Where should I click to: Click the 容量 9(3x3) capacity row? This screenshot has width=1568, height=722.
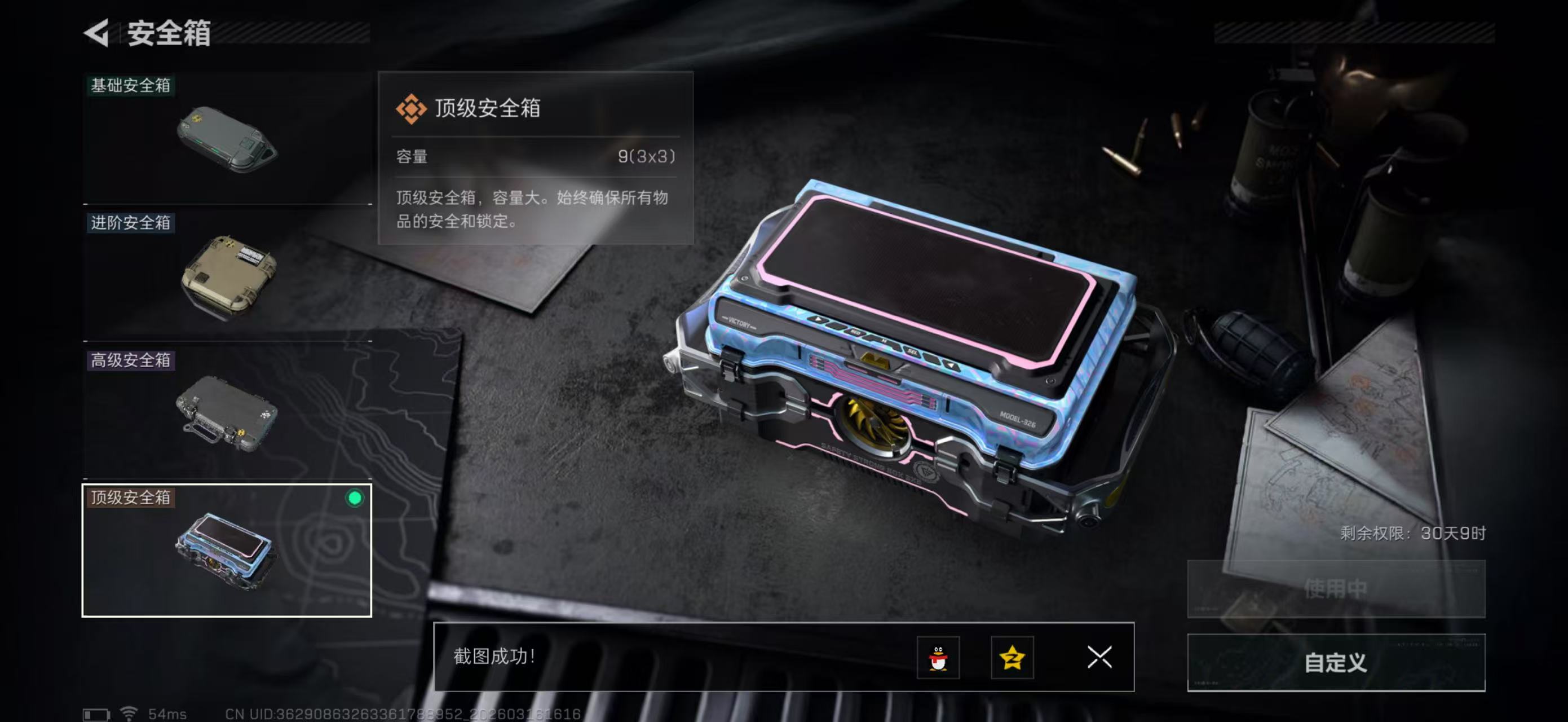click(x=536, y=157)
